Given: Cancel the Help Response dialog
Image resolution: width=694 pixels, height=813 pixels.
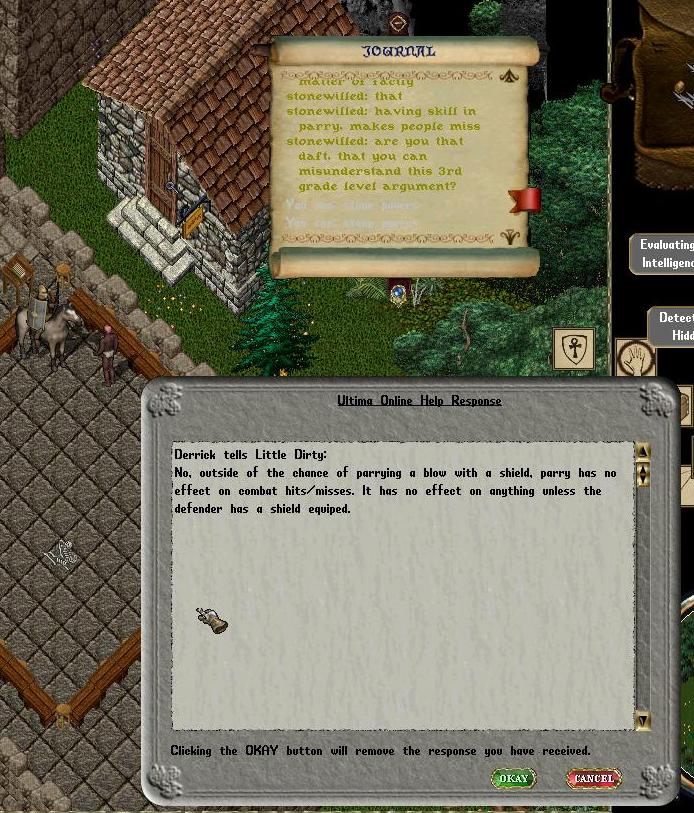Looking at the screenshot, I should click(x=594, y=778).
